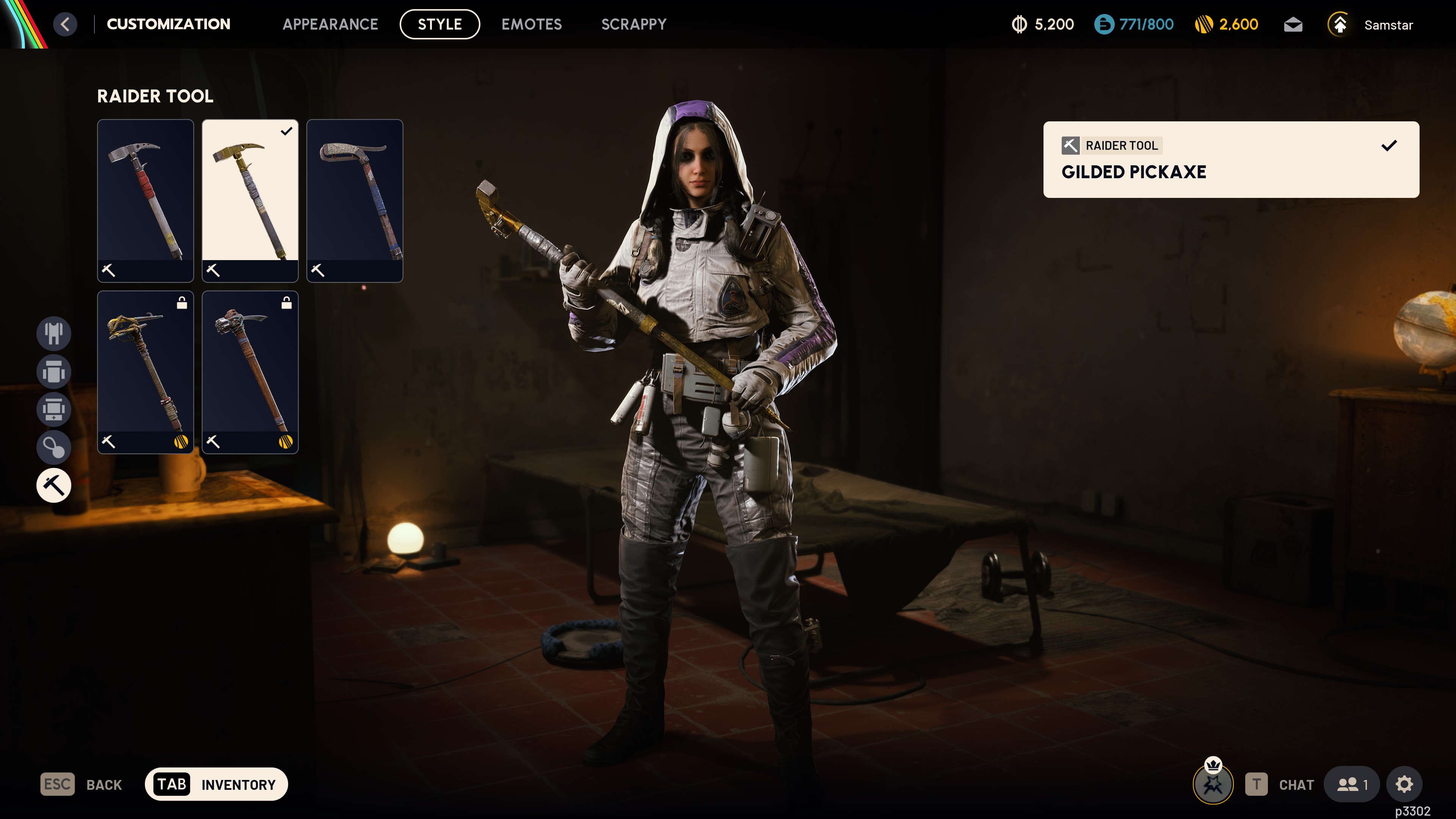Show the backpack category
Image resolution: width=1456 pixels, height=819 pixels.
point(54,371)
